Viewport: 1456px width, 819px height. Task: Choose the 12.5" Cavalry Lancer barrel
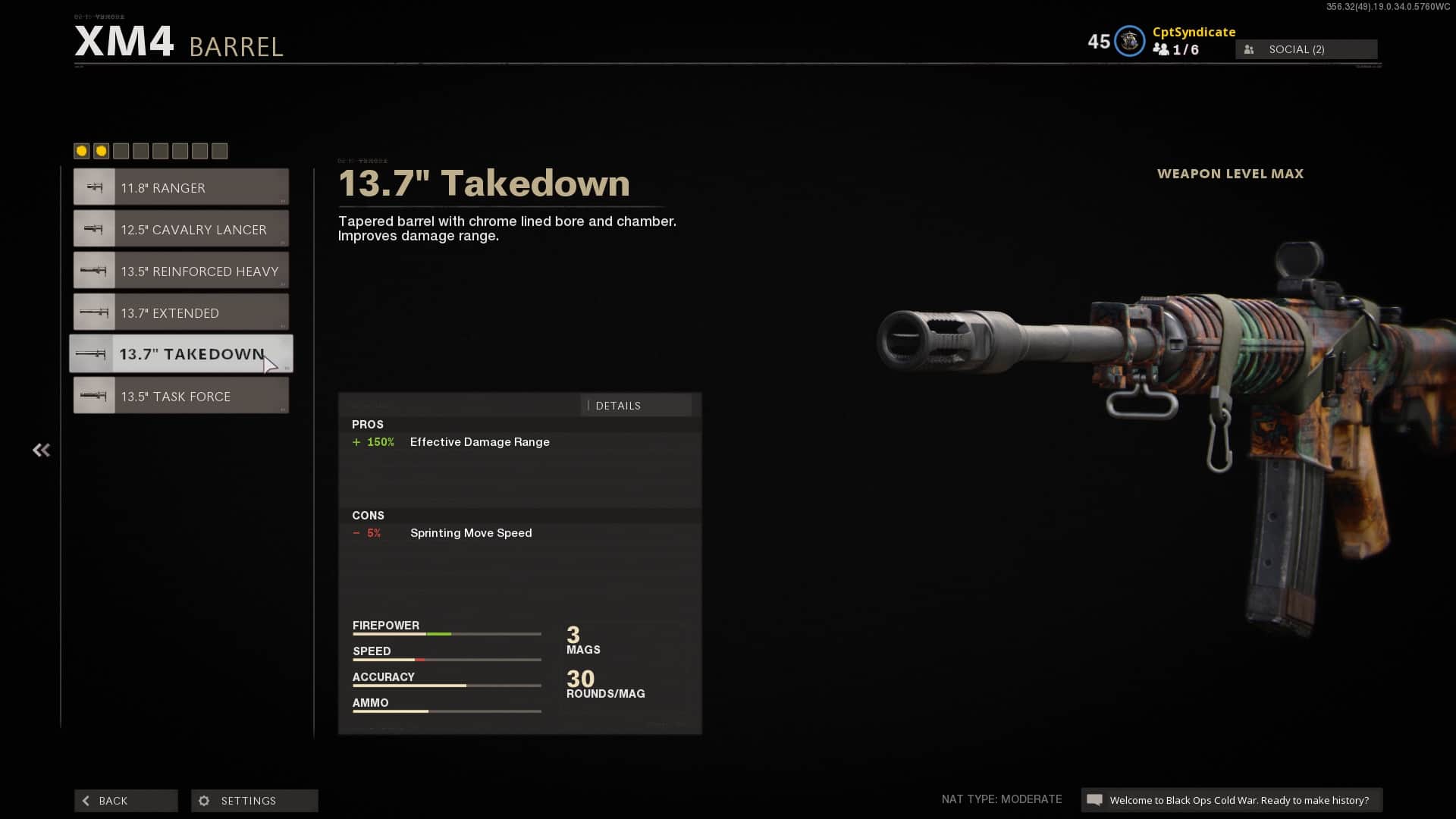point(181,229)
